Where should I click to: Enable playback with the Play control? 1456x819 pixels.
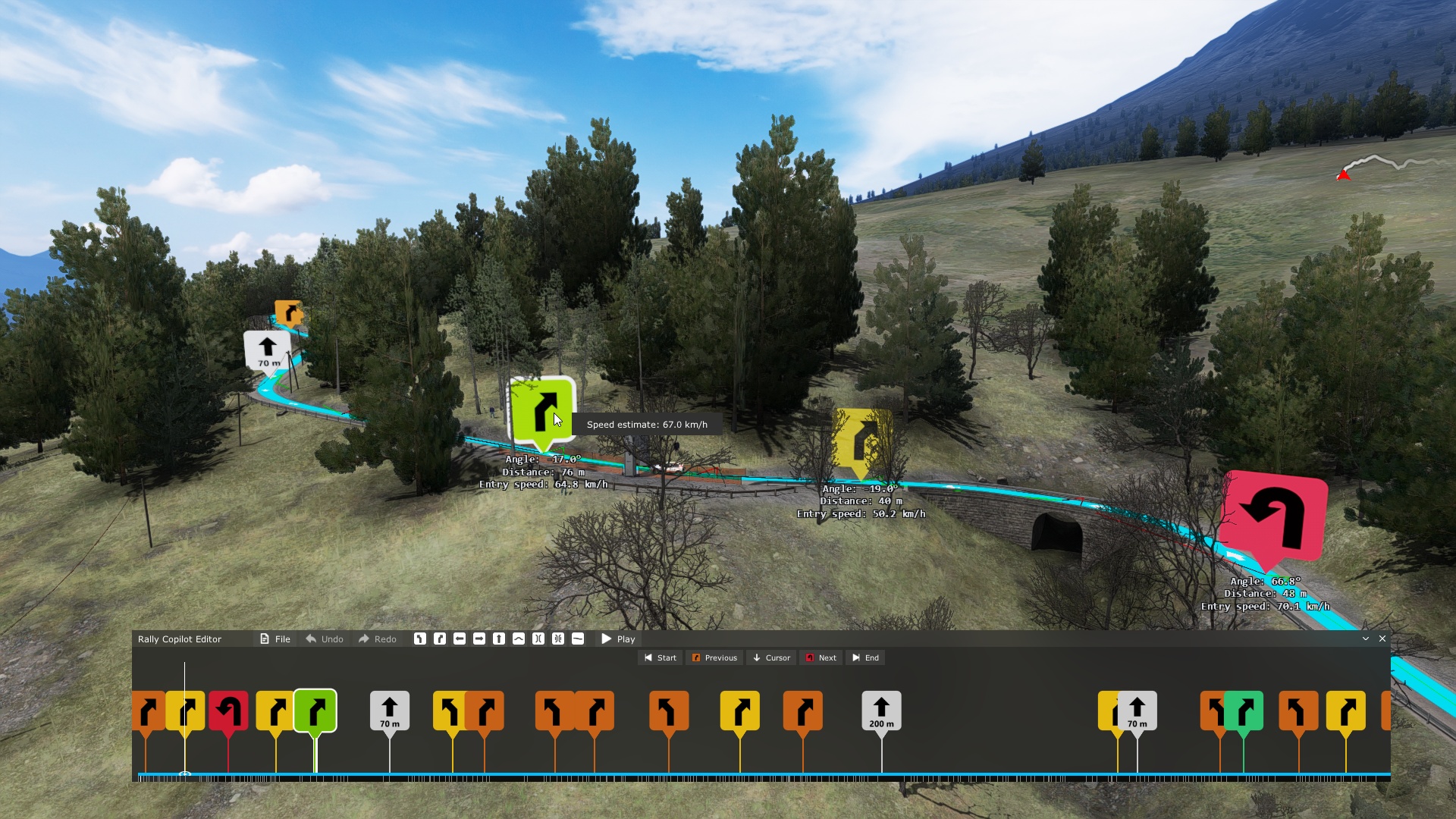coord(618,639)
